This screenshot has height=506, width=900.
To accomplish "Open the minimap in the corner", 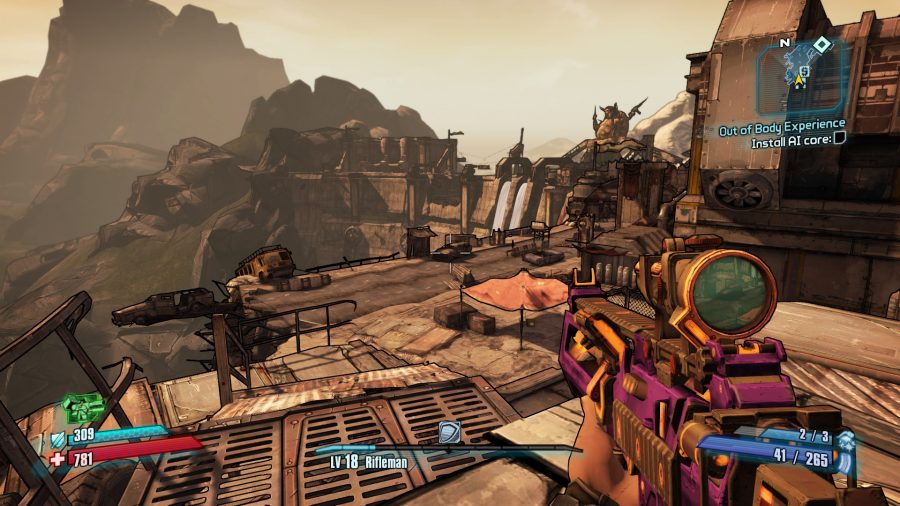I will [802, 76].
